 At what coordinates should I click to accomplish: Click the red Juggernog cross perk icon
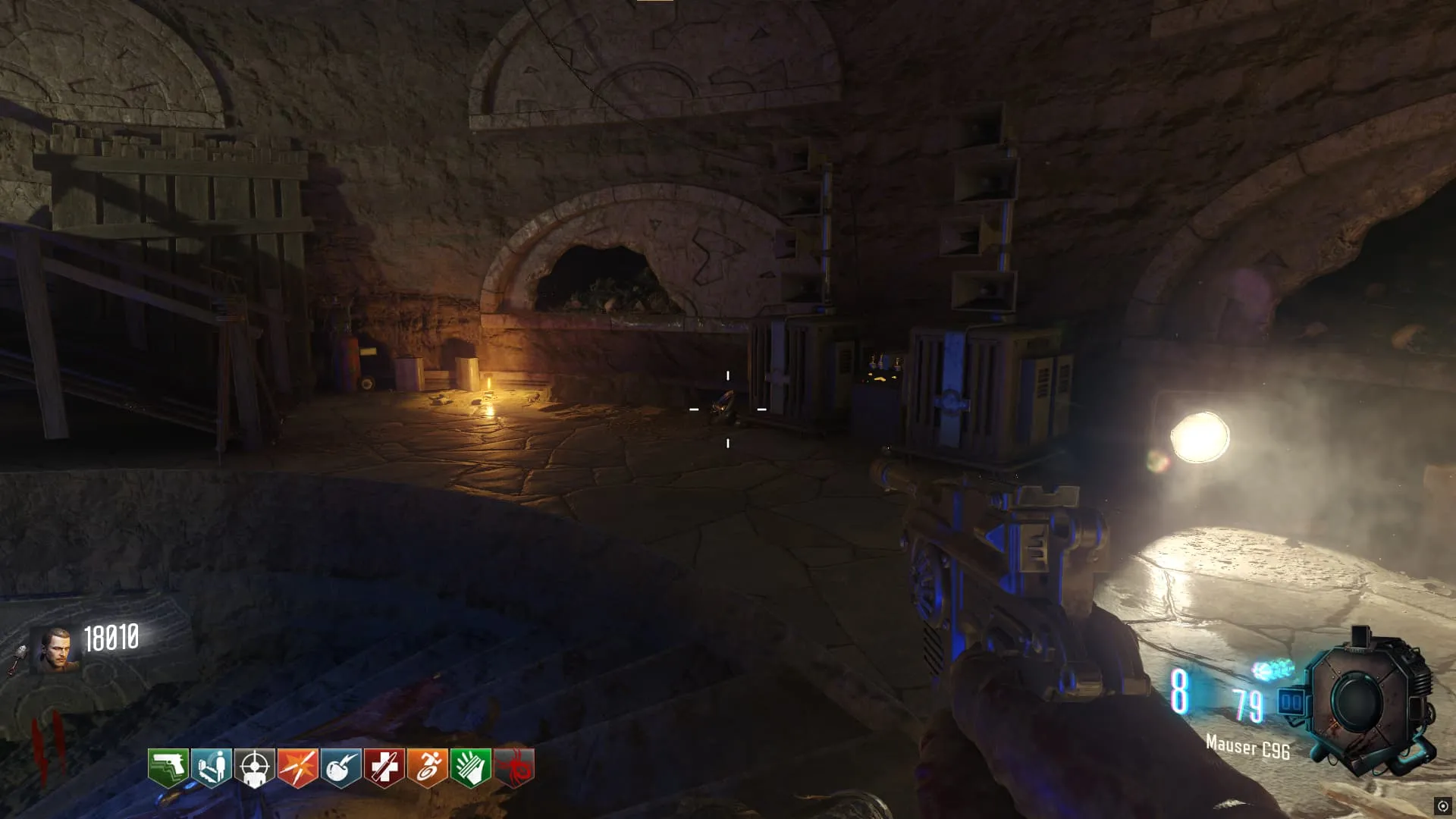pyautogui.click(x=384, y=768)
